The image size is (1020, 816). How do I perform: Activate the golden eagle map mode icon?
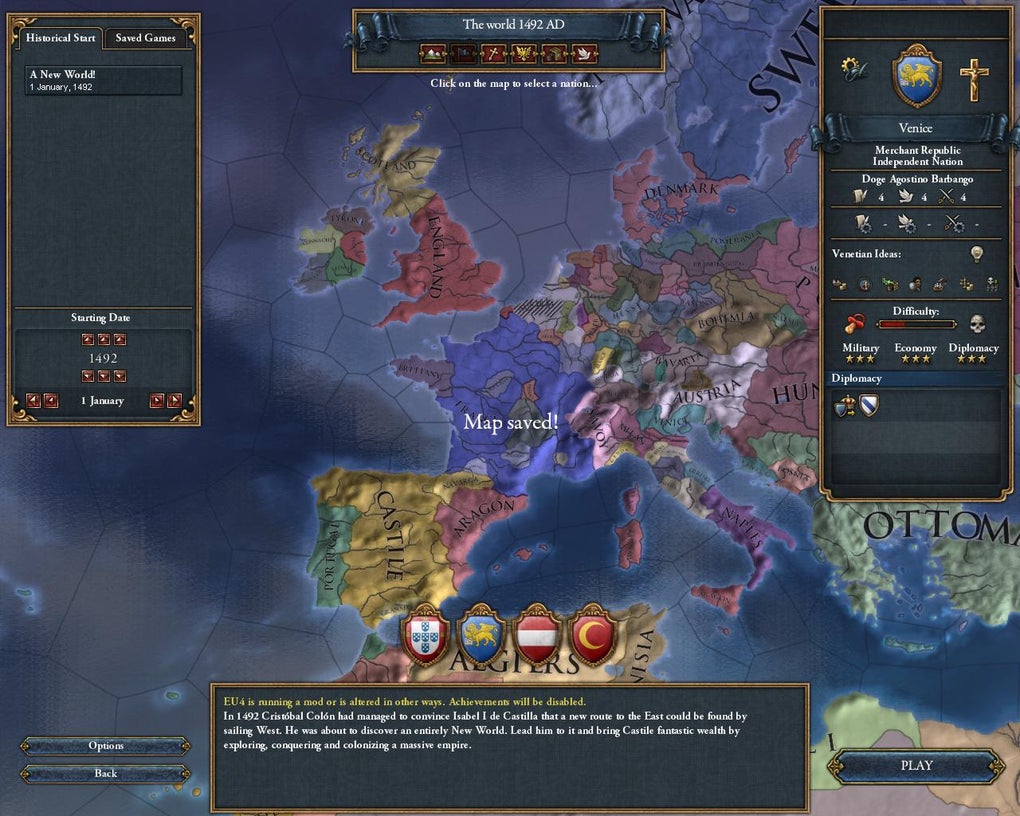(524, 53)
